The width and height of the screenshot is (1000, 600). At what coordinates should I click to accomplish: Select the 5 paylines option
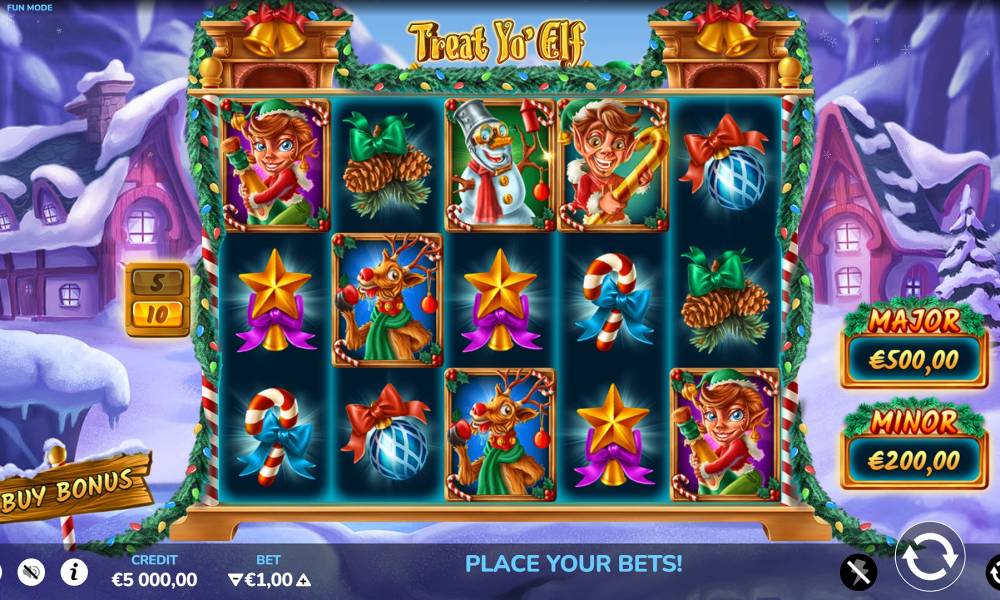[157, 282]
